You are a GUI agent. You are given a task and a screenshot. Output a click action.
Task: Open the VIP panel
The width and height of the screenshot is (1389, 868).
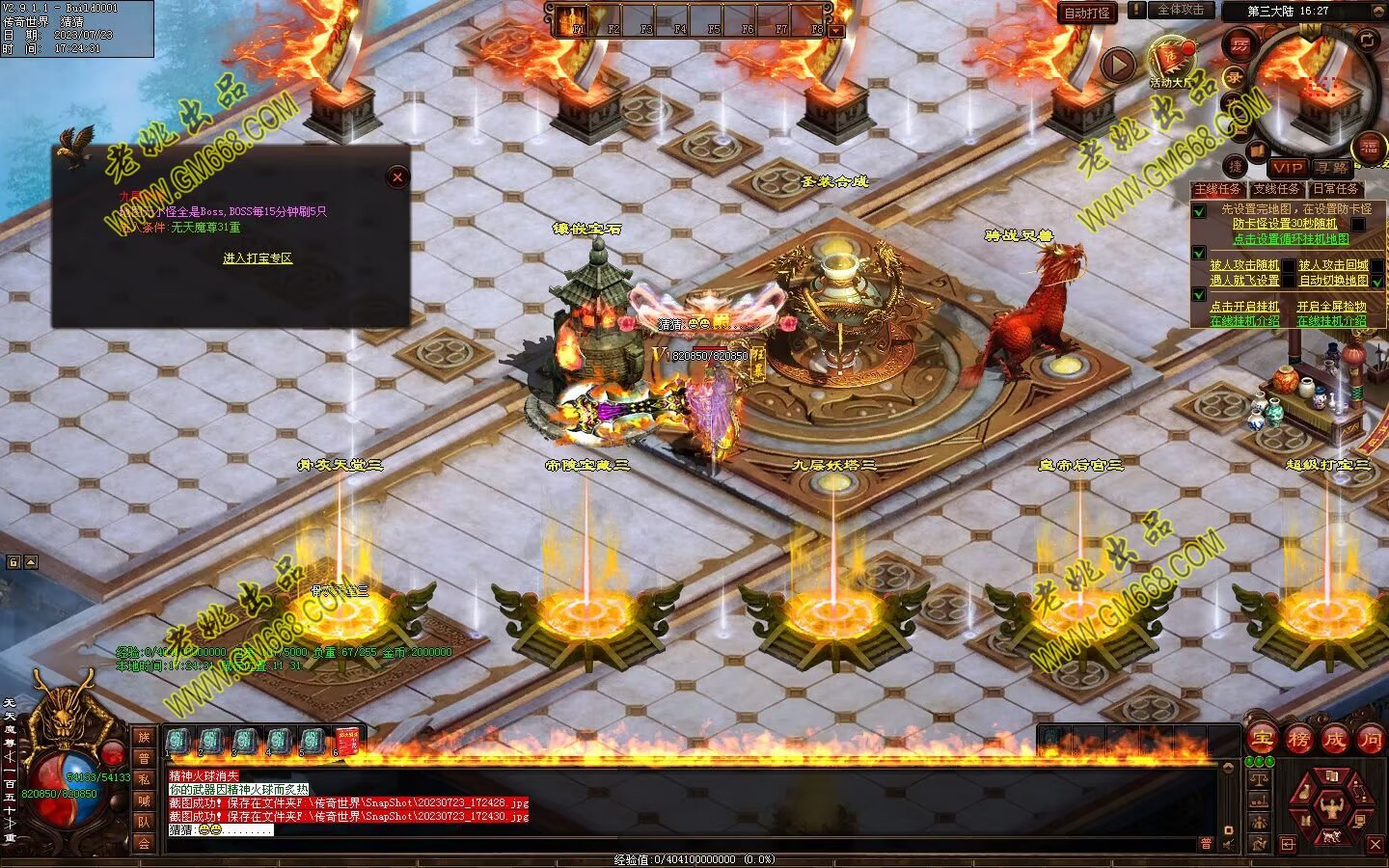coord(1288,168)
